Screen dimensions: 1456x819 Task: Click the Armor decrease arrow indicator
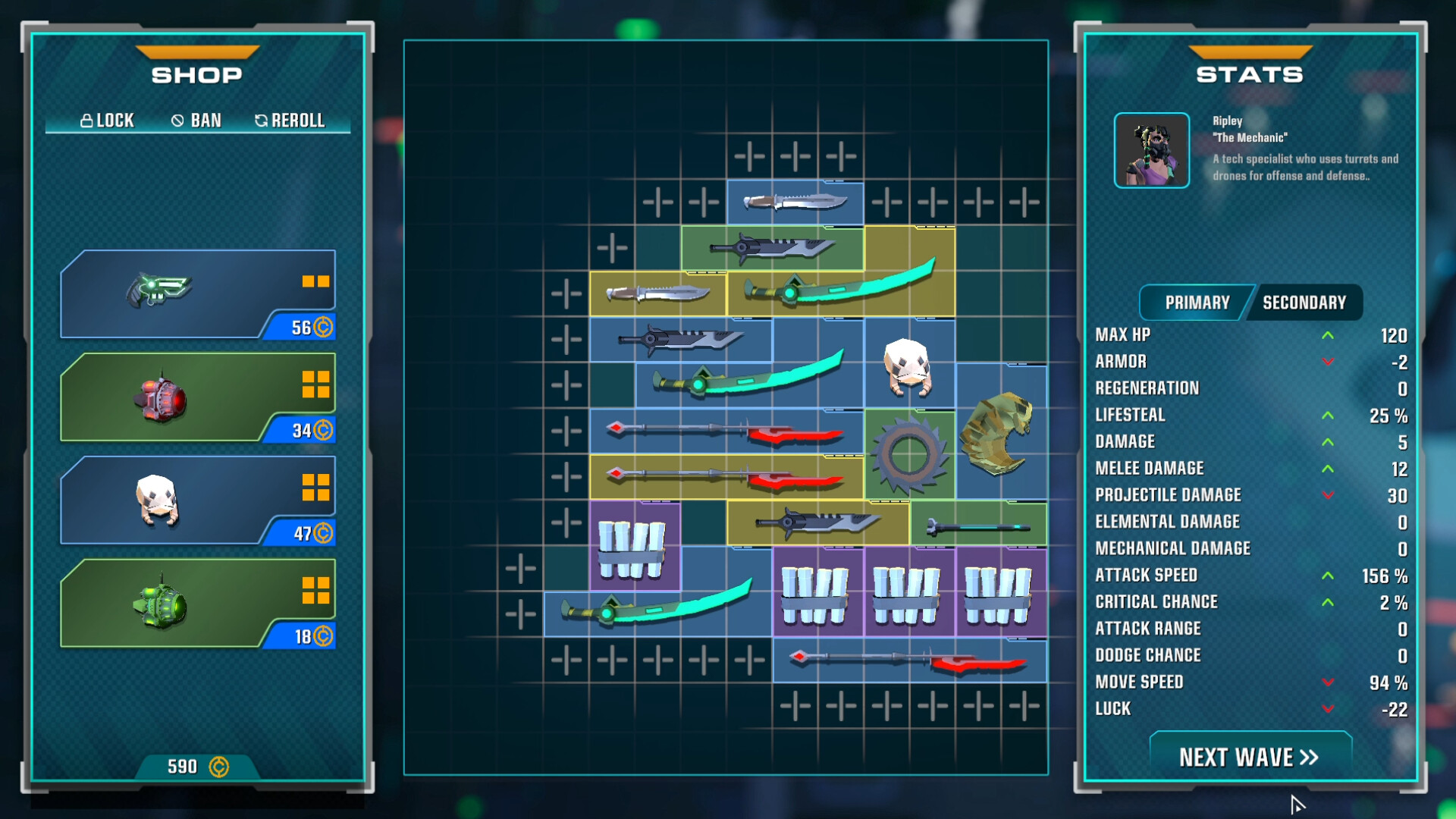(x=1329, y=362)
